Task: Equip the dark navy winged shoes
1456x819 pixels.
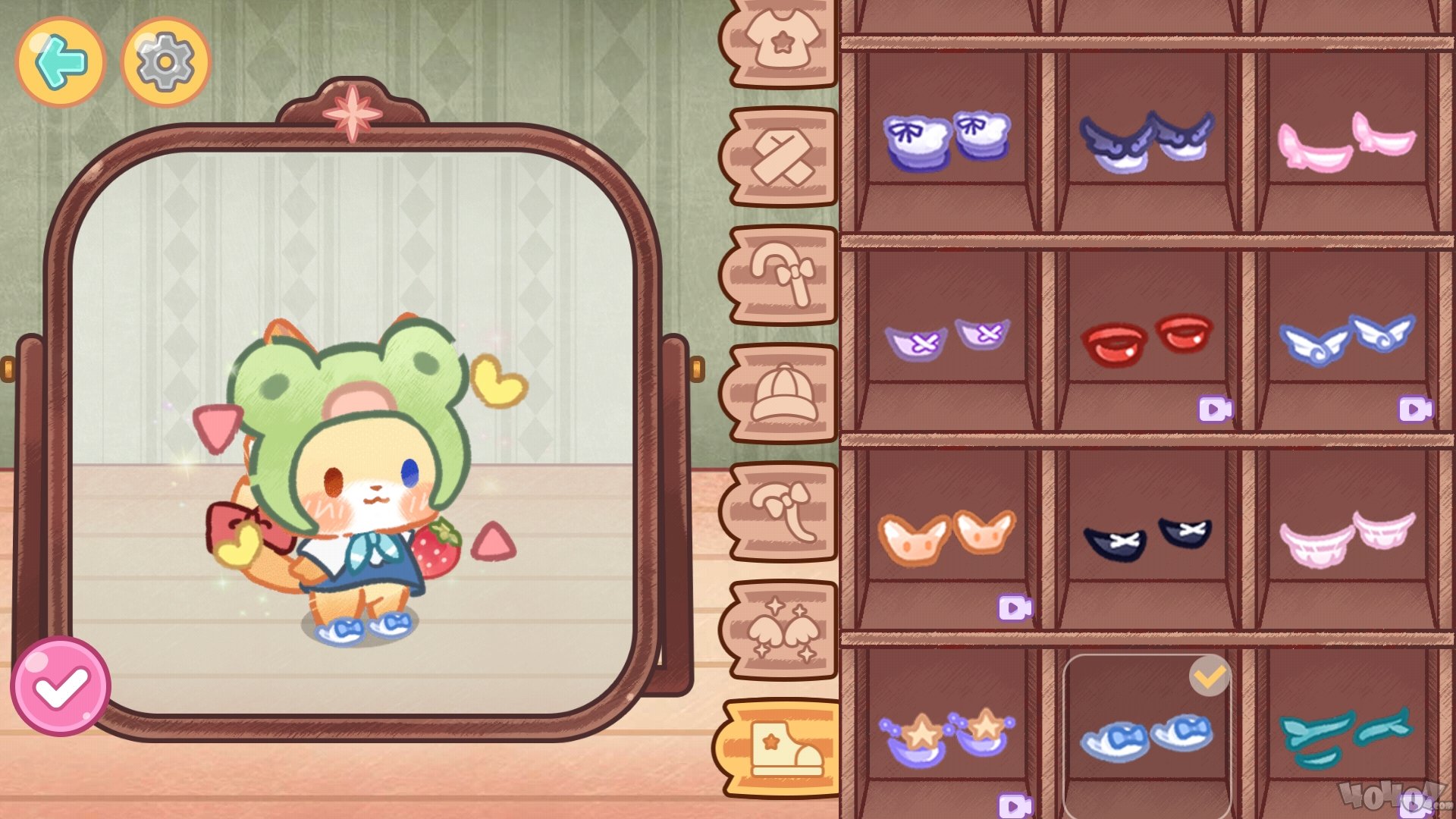Action: click(x=1147, y=140)
